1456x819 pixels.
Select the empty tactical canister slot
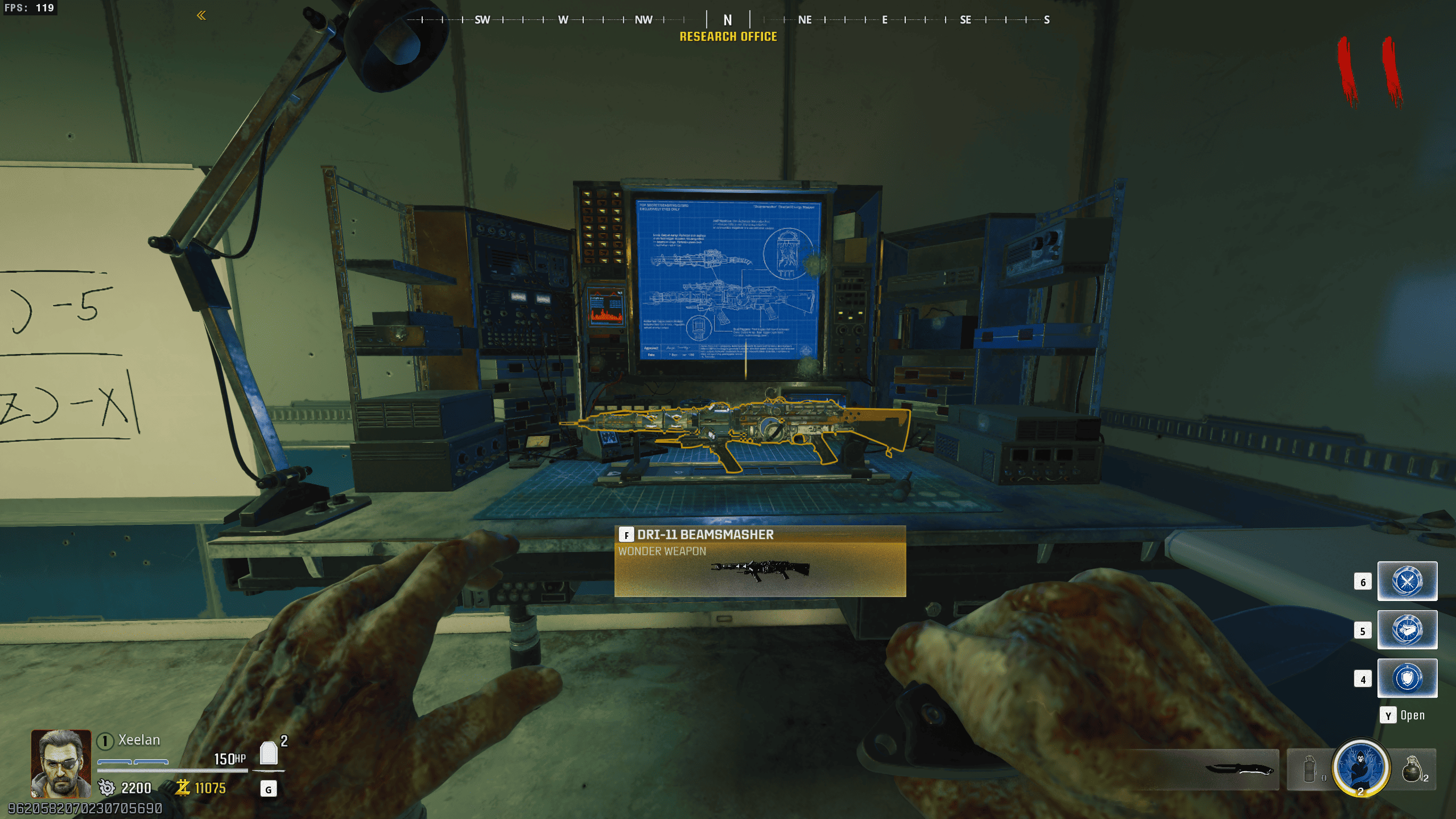tap(1310, 769)
